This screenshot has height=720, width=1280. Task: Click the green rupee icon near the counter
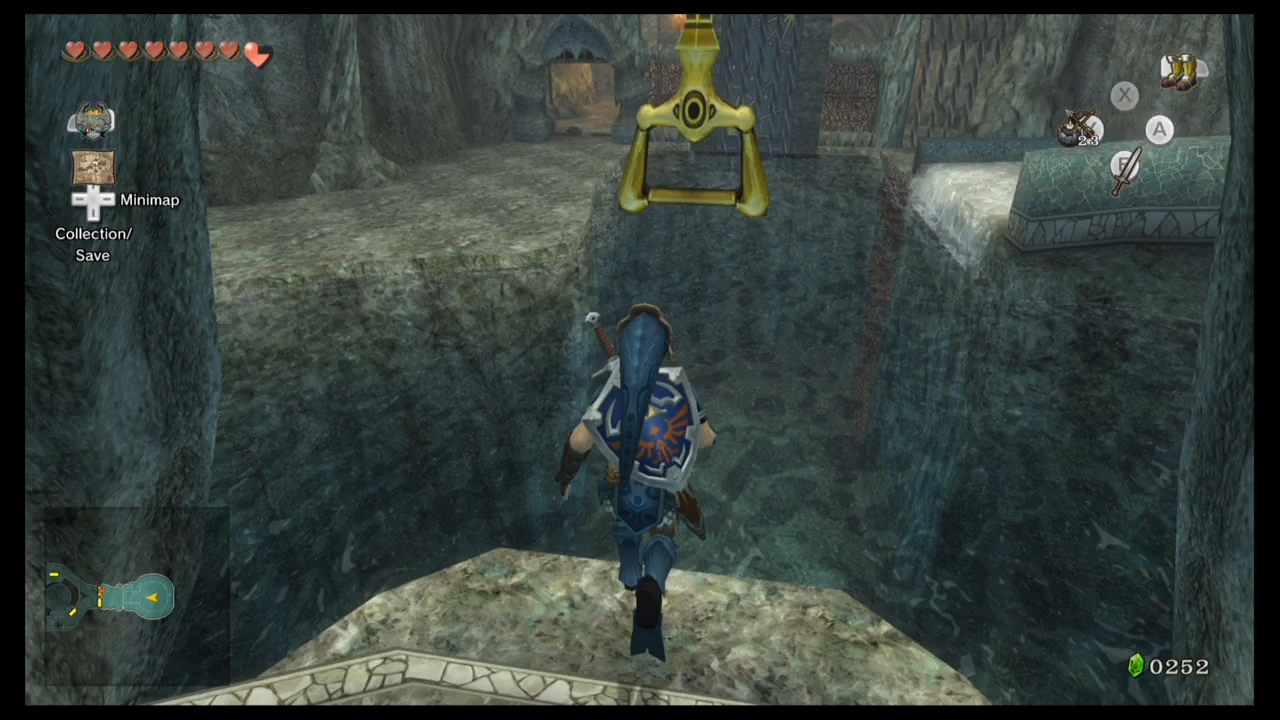[x=1136, y=665]
